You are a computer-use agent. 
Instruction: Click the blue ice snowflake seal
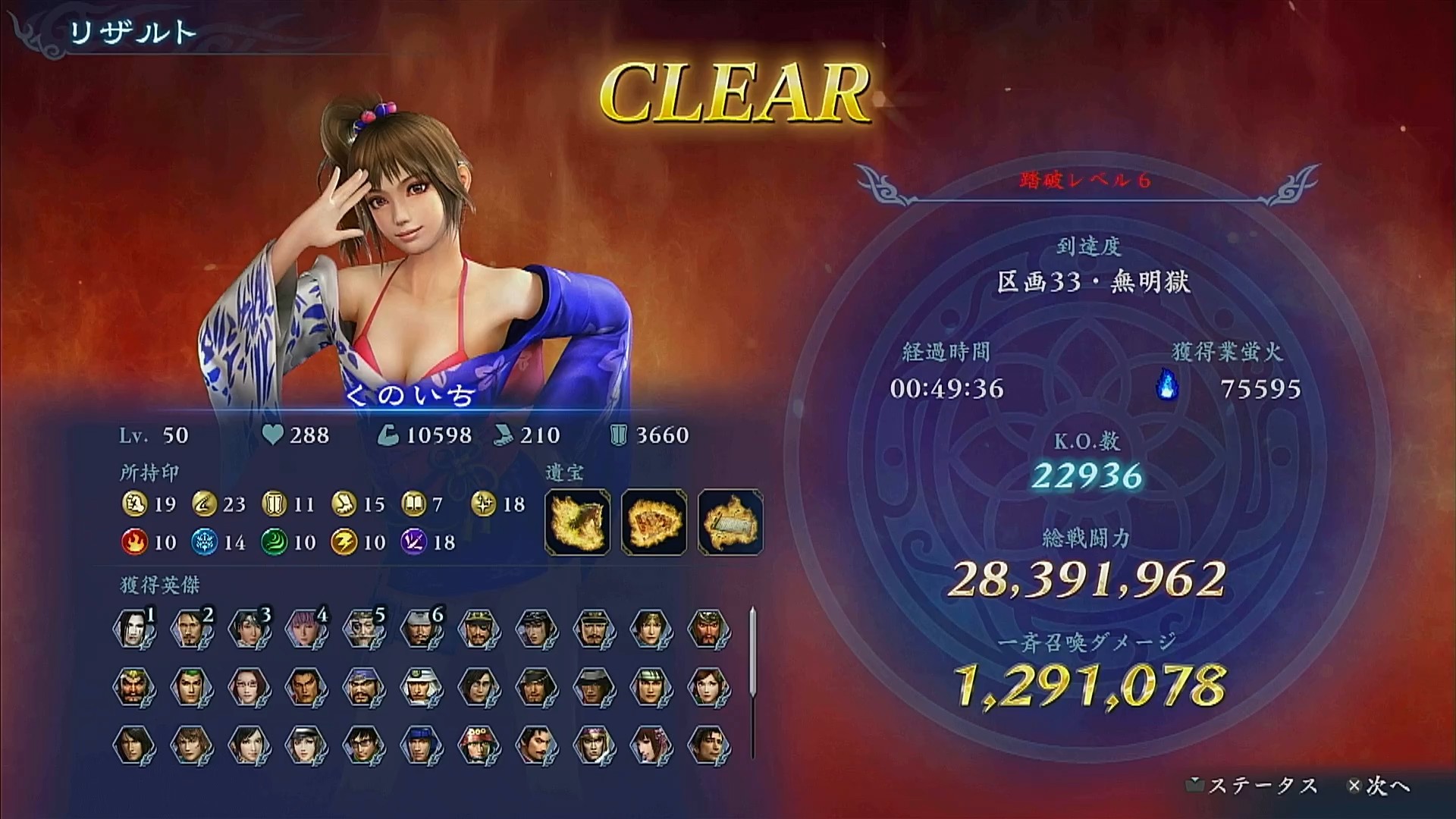coord(203,541)
